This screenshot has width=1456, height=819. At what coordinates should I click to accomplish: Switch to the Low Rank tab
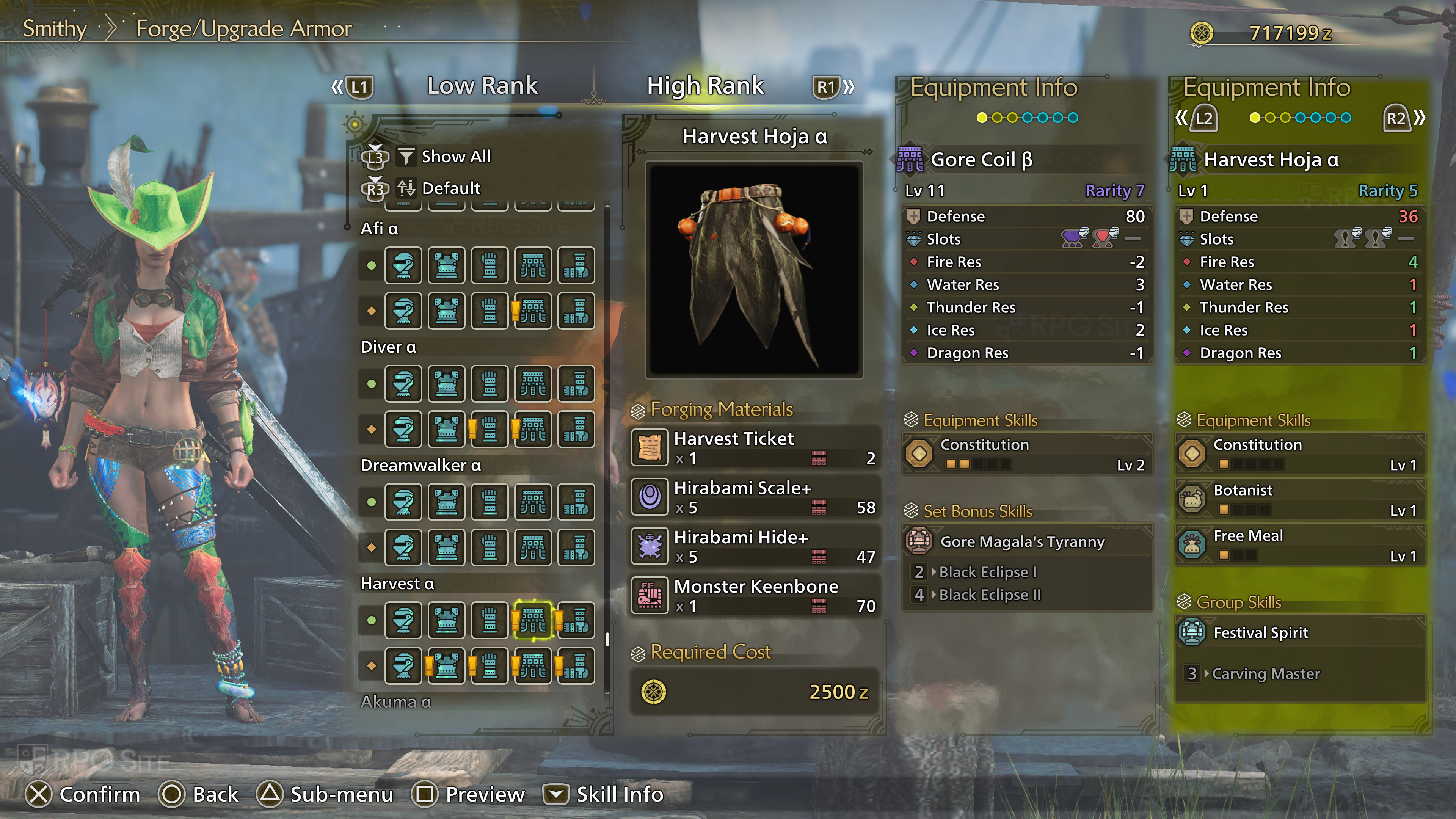482,86
